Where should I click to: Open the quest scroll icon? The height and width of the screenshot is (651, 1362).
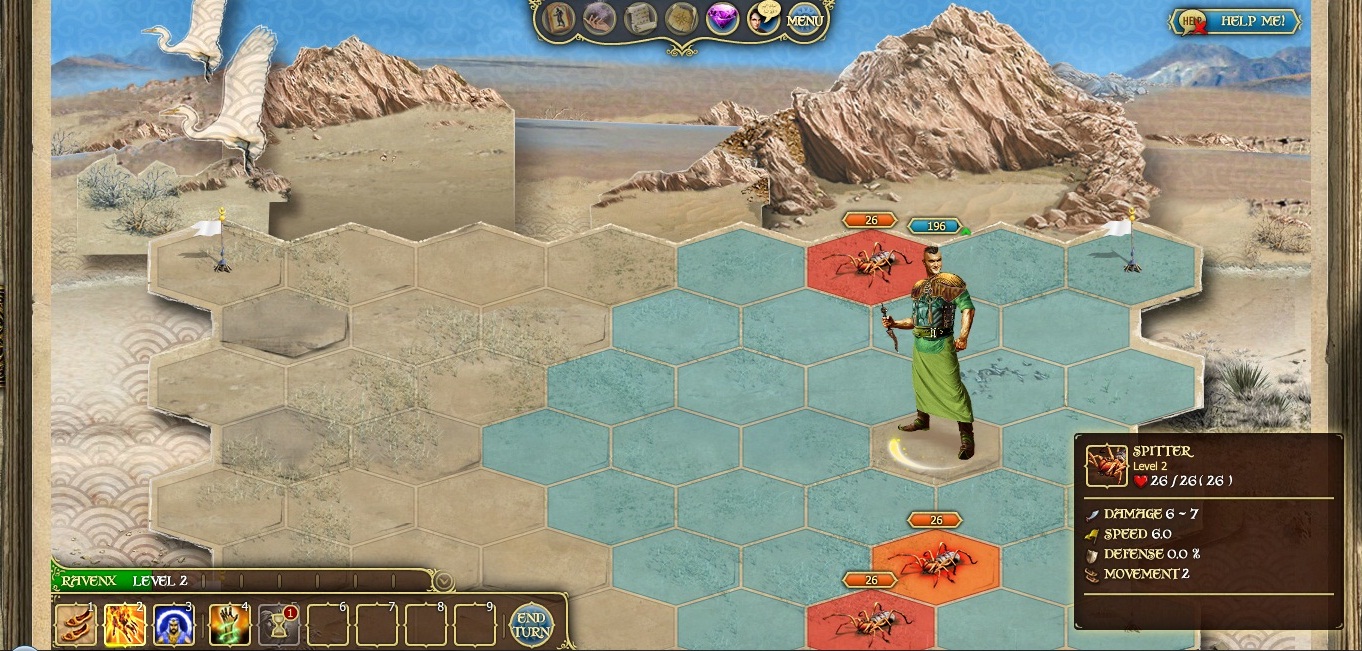click(640, 19)
